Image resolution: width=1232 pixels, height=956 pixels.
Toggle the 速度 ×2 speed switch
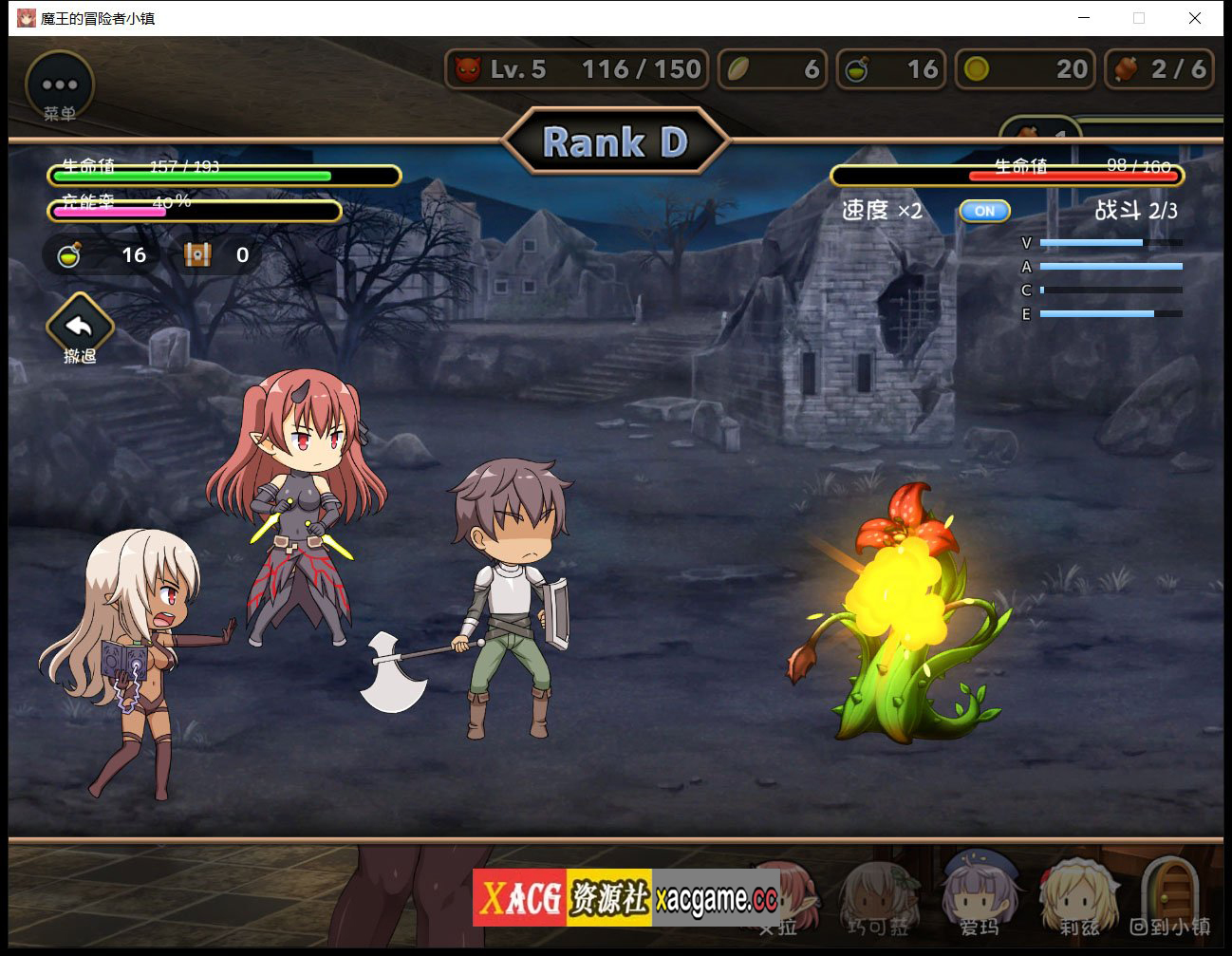(984, 211)
